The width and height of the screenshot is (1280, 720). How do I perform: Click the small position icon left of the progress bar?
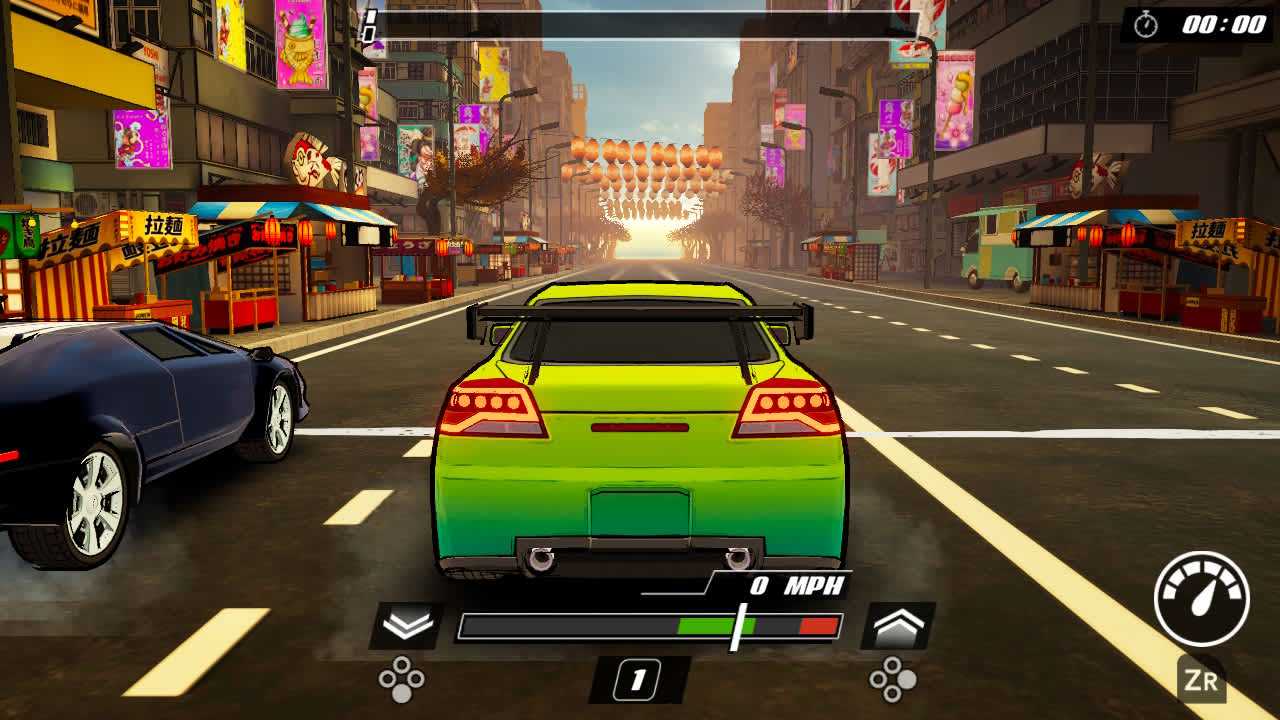pos(372,26)
